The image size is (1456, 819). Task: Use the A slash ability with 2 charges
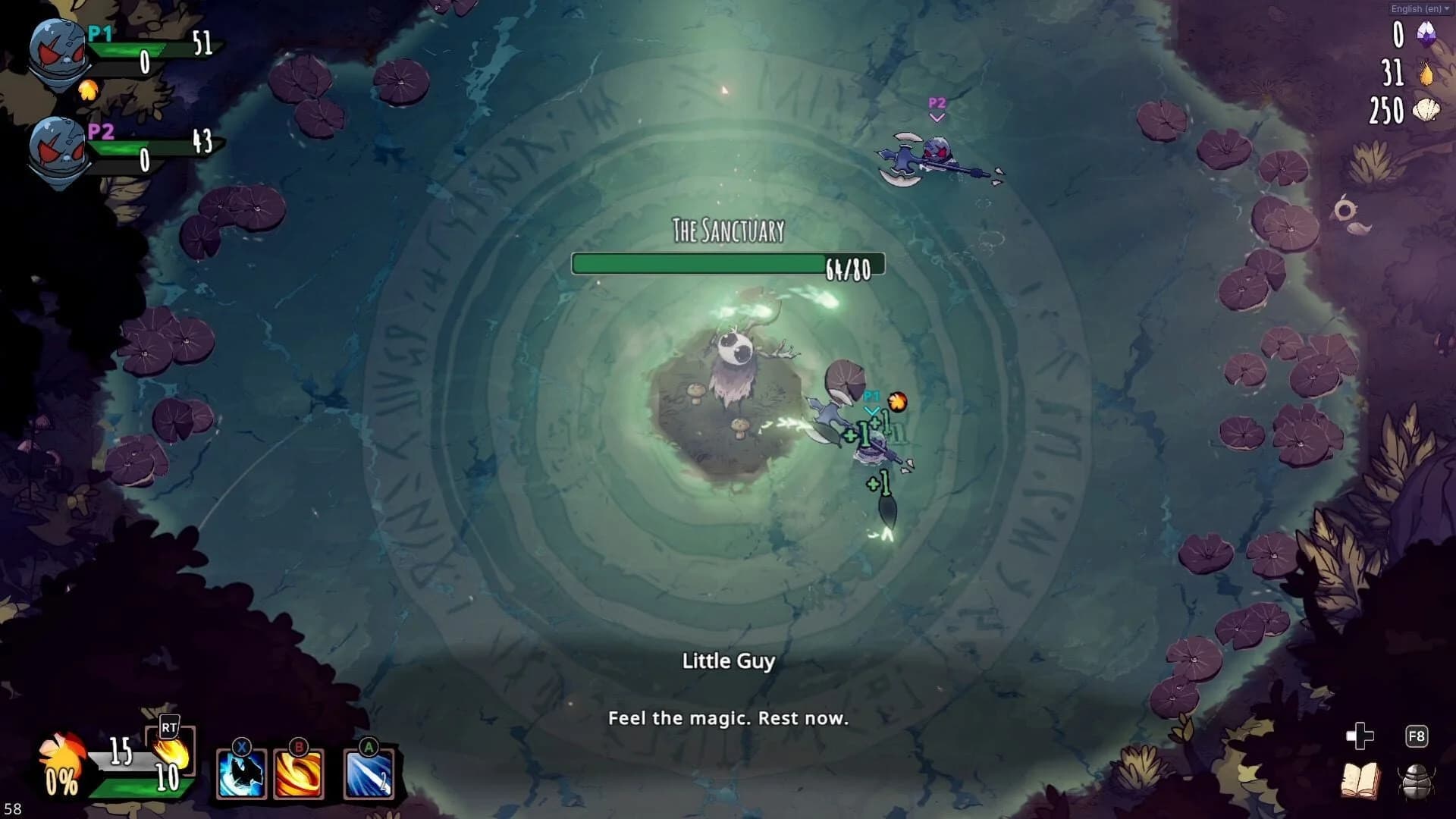(367, 775)
